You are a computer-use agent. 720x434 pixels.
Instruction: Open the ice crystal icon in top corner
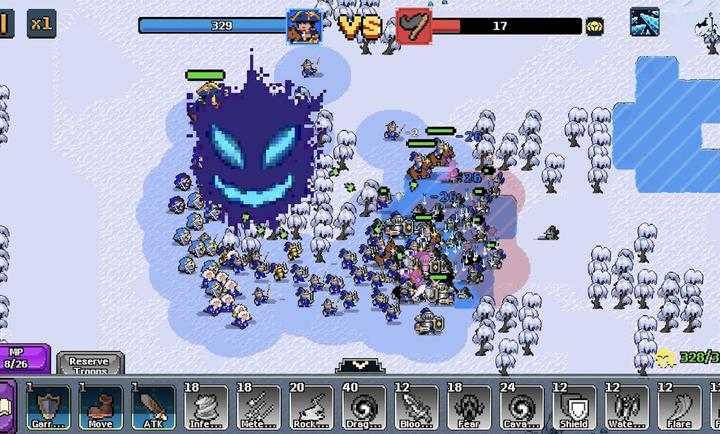644,22
